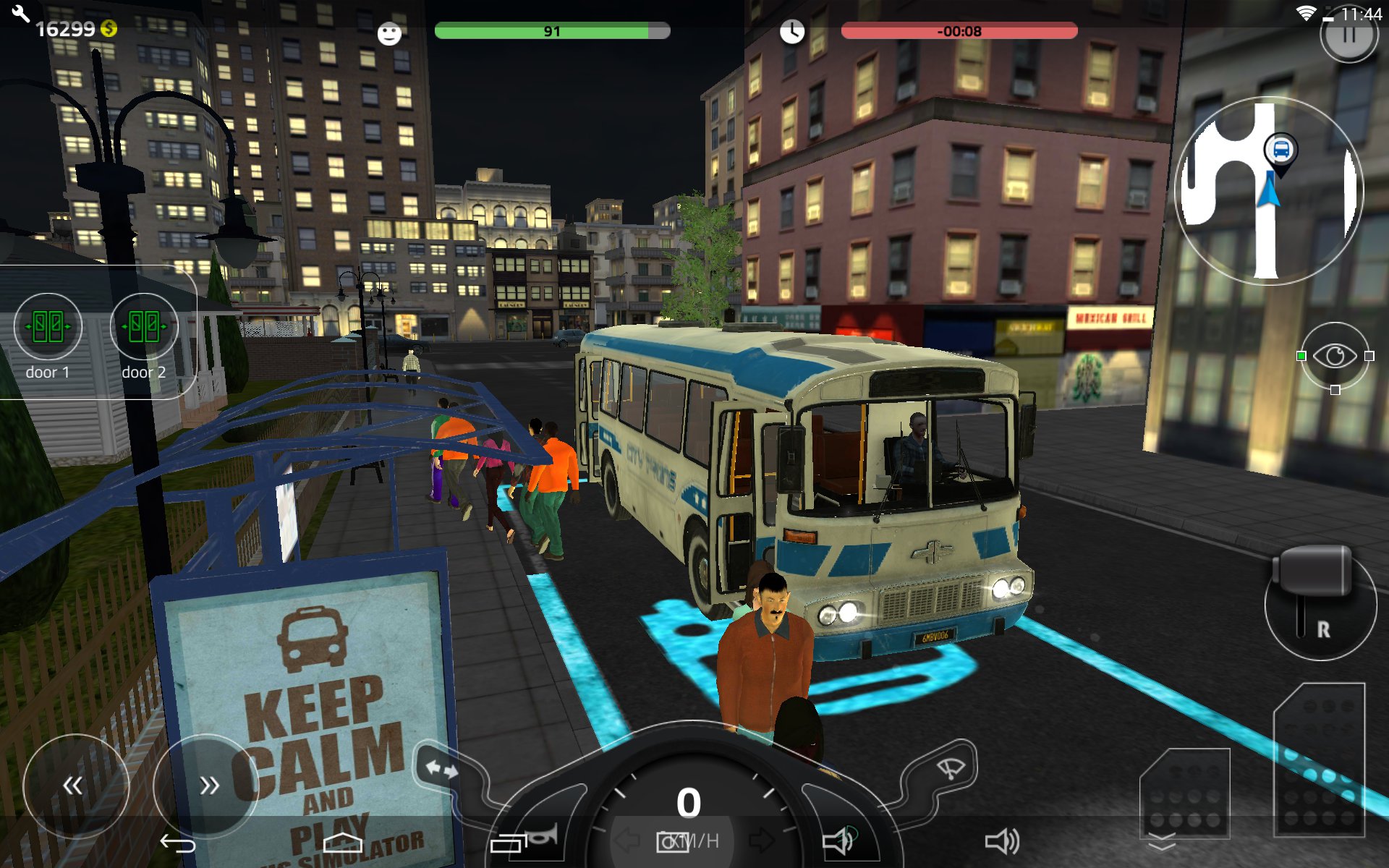Go to the Android home screen
The height and width of the screenshot is (868, 1389).
[342, 842]
